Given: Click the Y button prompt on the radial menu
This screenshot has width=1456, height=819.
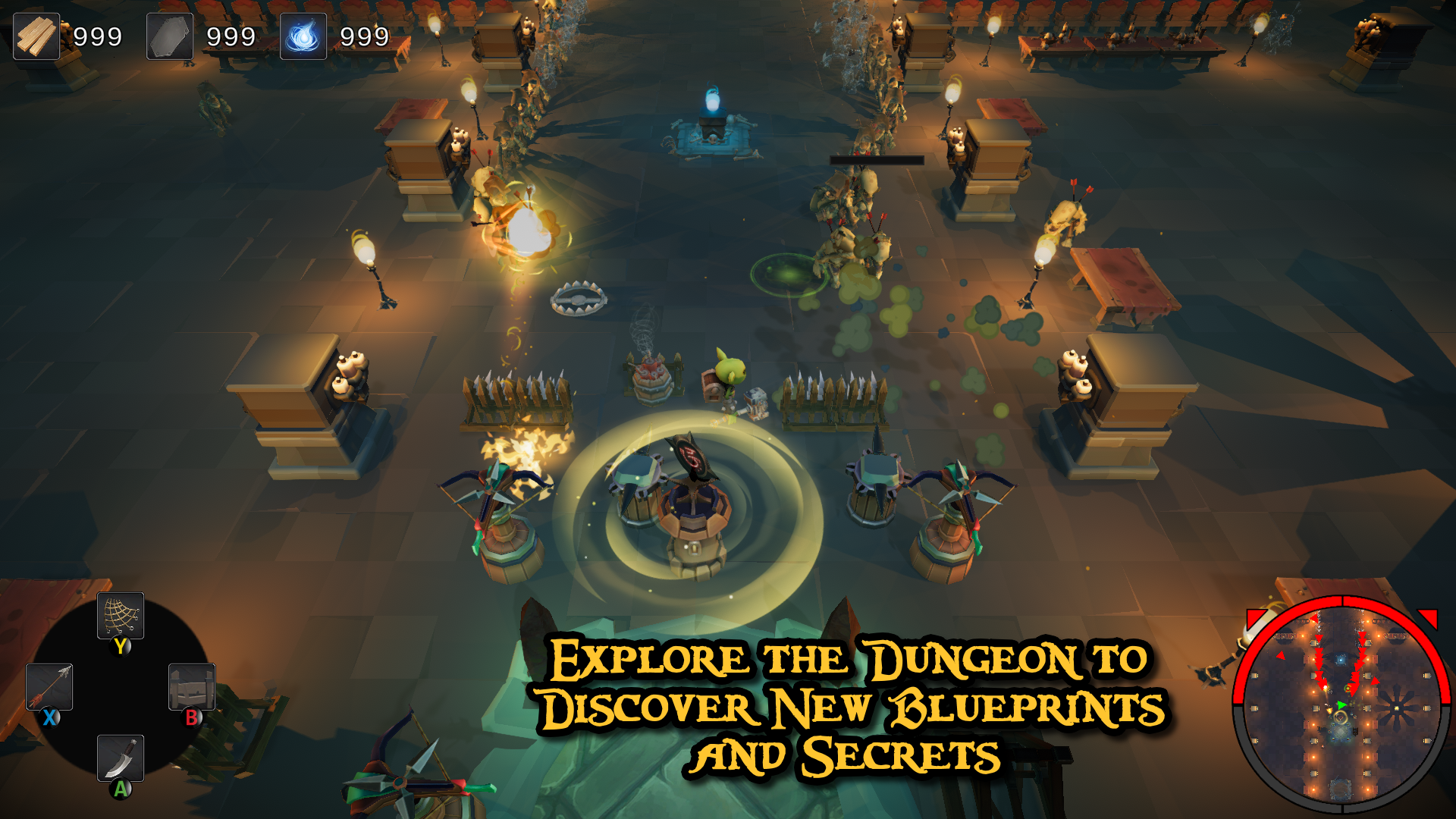Looking at the screenshot, I should pyautogui.click(x=120, y=647).
